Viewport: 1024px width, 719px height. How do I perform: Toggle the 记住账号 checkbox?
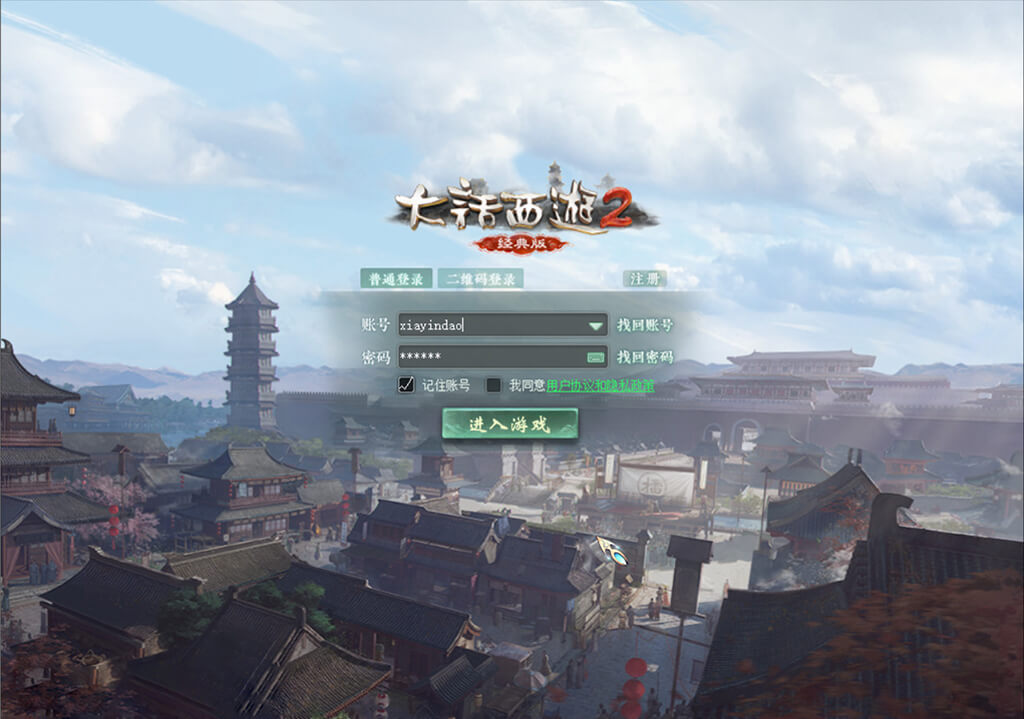pyautogui.click(x=406, y=385)
